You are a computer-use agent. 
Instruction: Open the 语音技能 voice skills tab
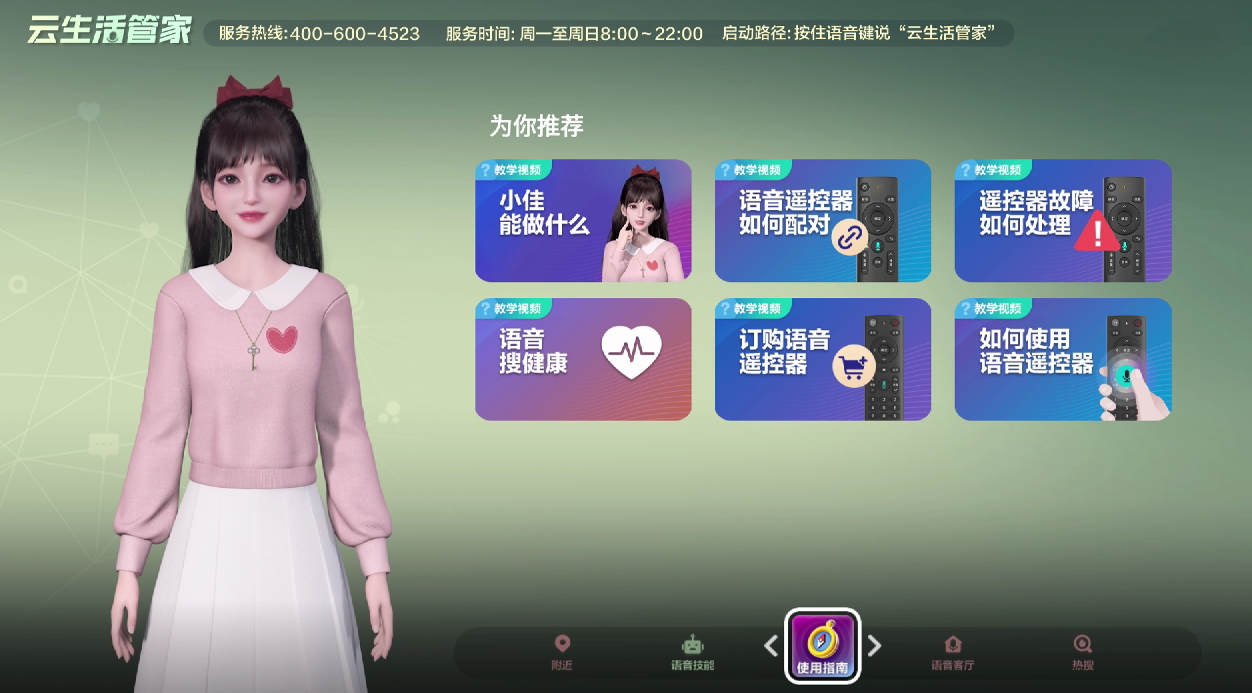pos(692,652)
